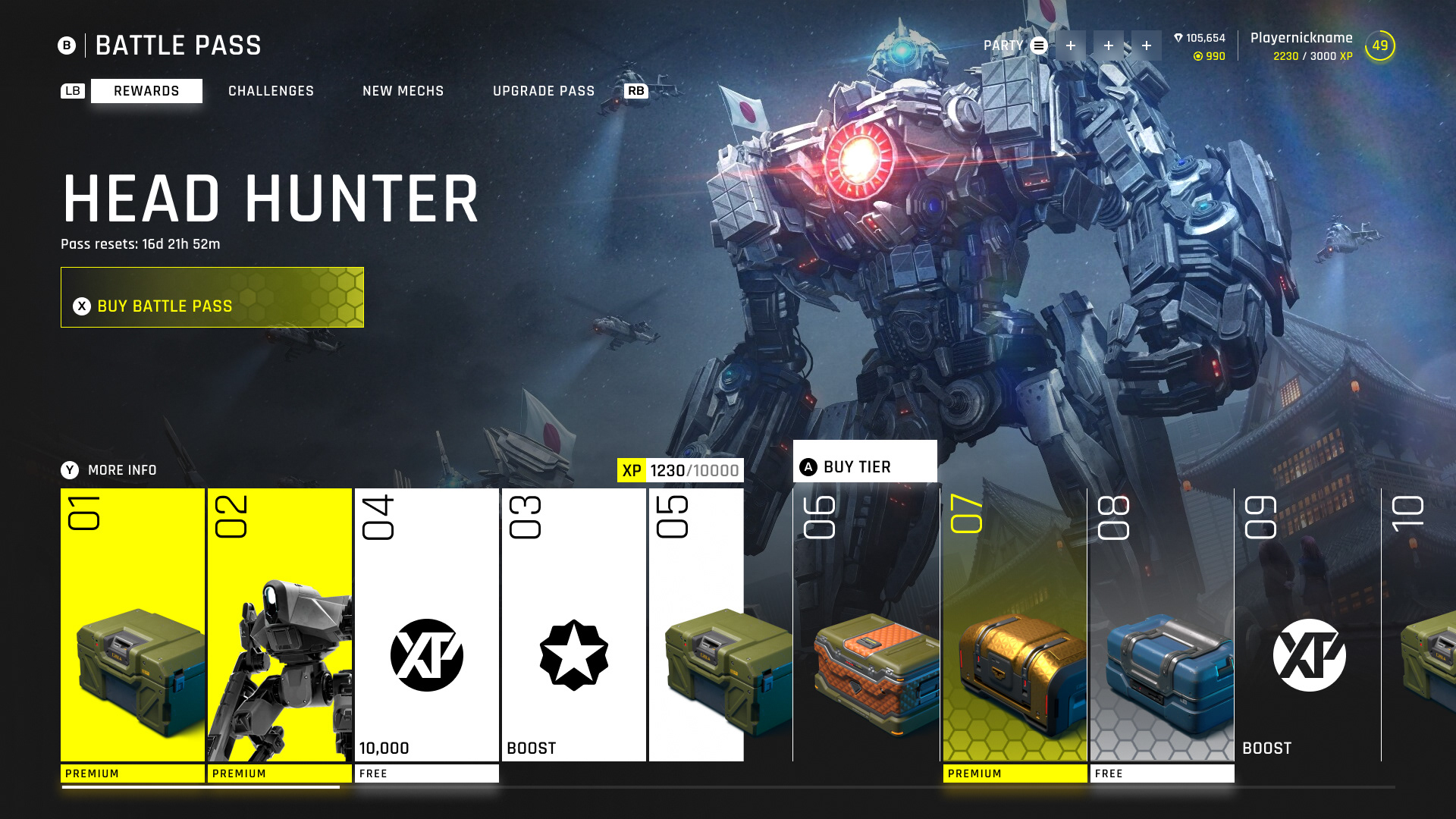Open the Party menu icon
Screen dimensions: 1456x819
[1039, 45]
